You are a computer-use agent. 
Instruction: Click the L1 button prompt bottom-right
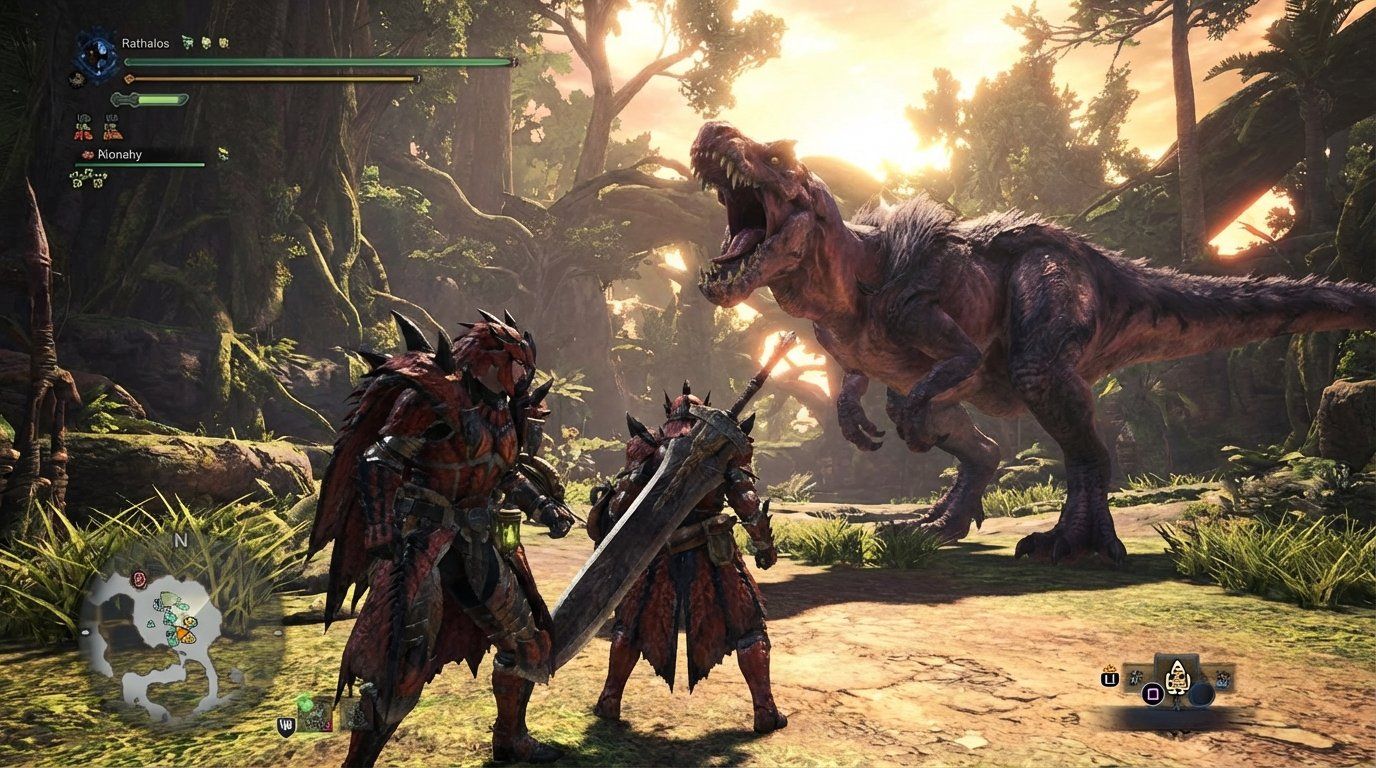click(1109, 678)
